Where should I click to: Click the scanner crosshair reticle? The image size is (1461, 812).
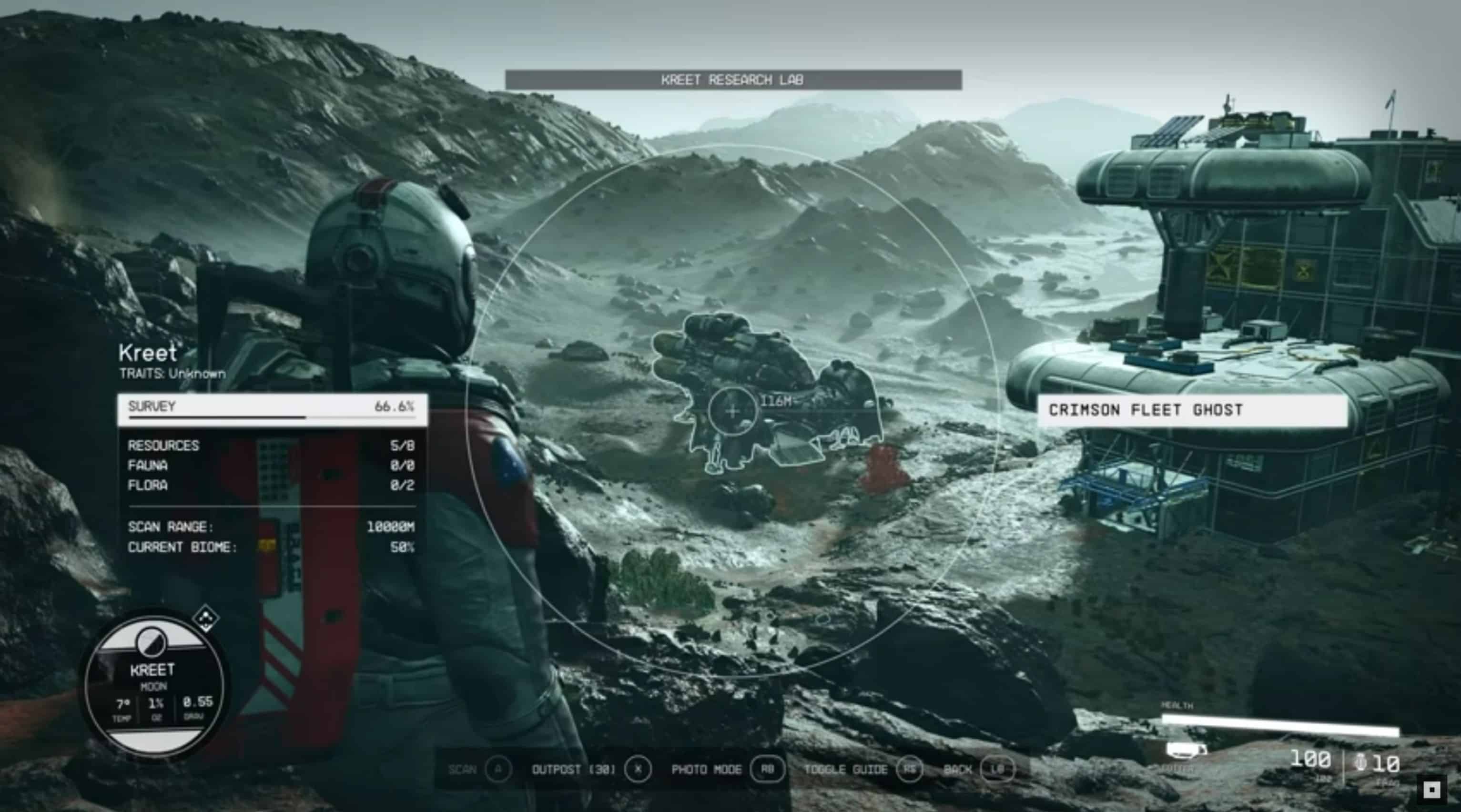point(732,411)
